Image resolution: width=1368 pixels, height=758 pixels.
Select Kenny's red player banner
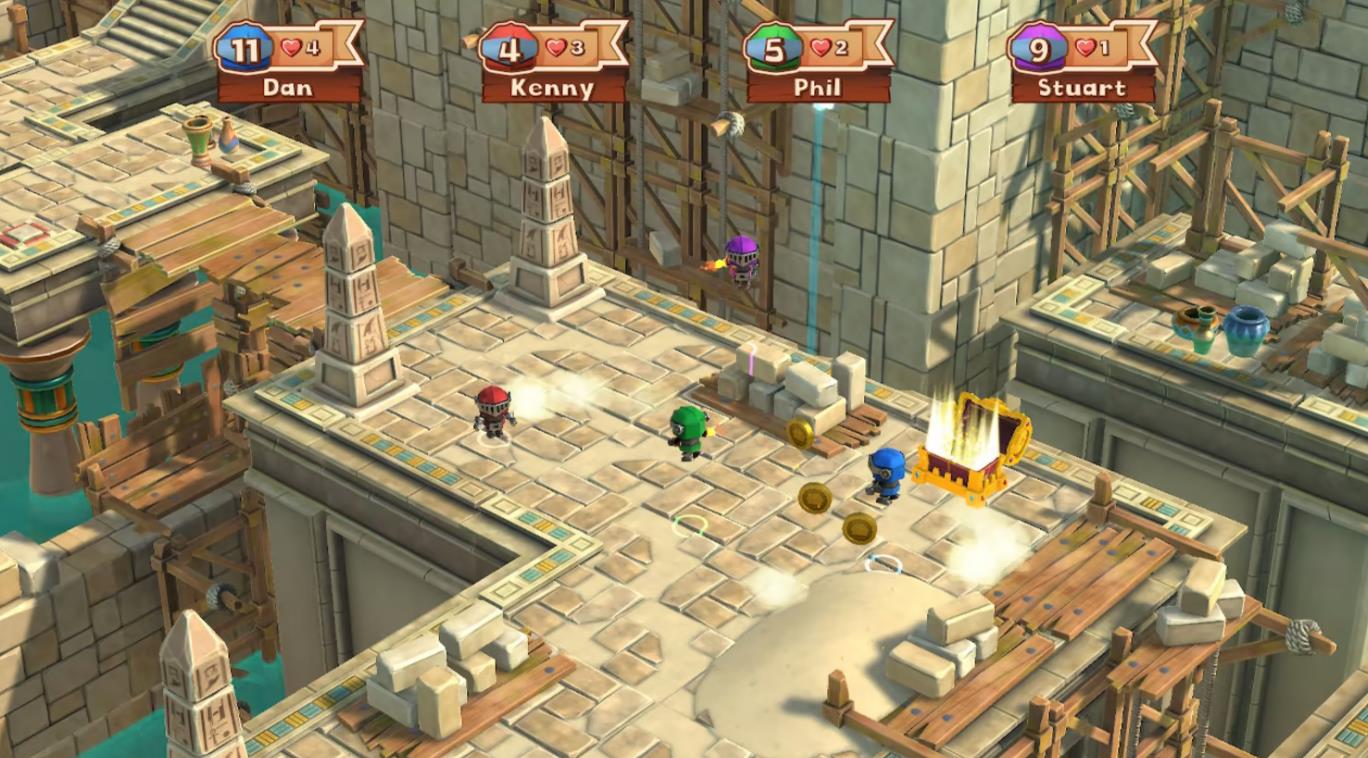point(553,62)
